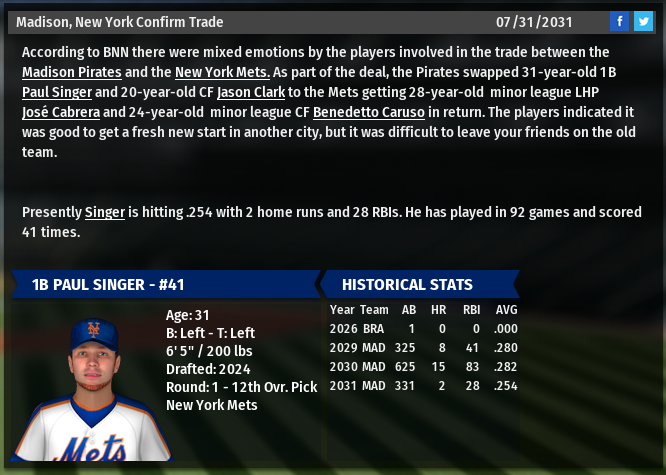Open José Cabrera's player page
Image resolution: width=666 pixels, height=475 pixels.
60,113
